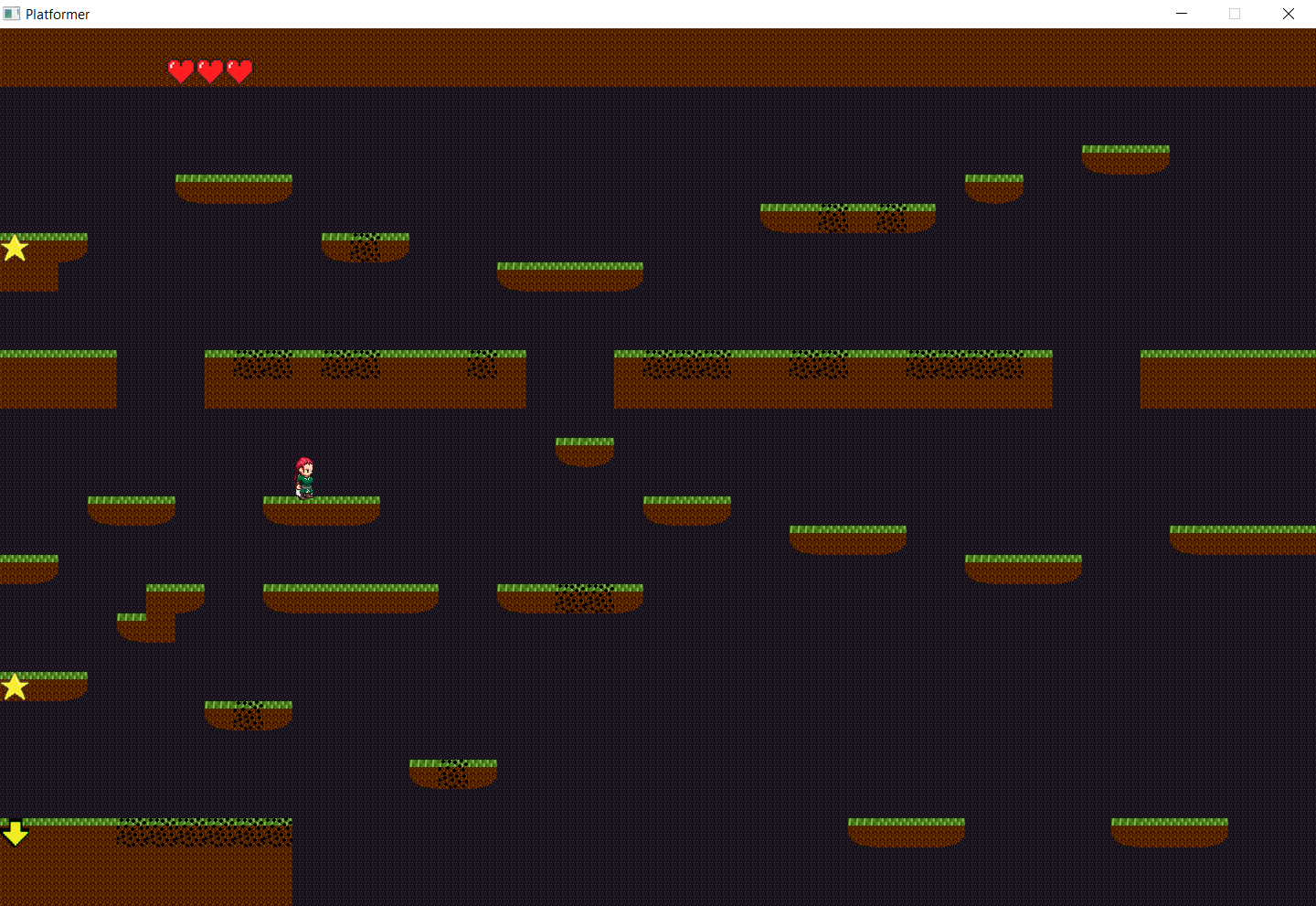Click the small platform above the bottom ledge
Screen dimensions: 1316x906
453,771
